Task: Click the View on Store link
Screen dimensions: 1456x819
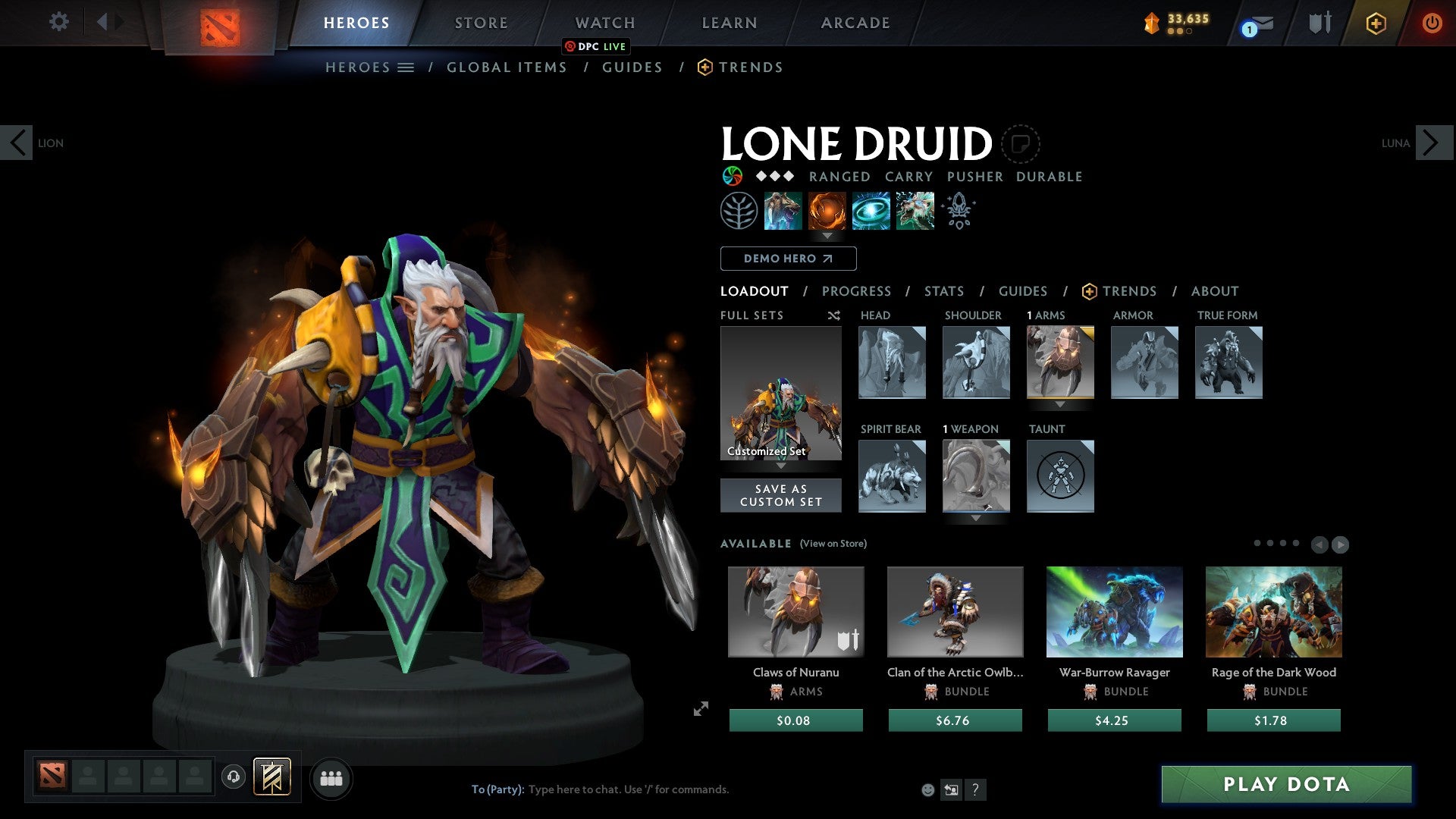Action: [833, 544]
